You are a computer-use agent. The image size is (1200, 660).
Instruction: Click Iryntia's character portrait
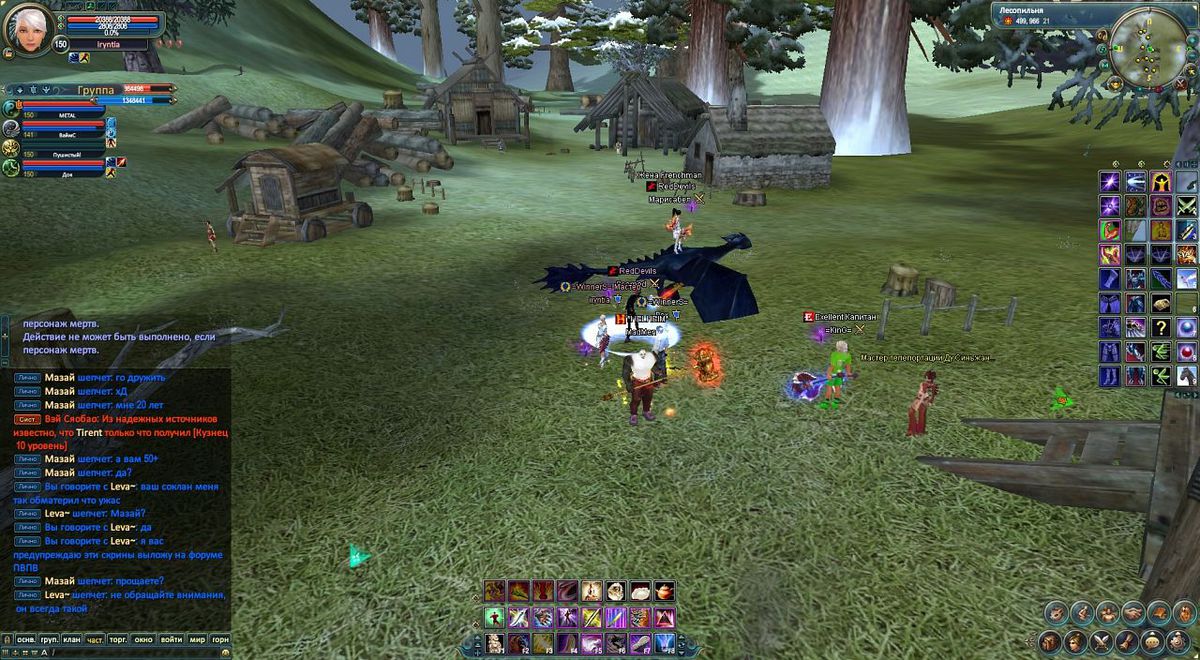click(26, 28)
